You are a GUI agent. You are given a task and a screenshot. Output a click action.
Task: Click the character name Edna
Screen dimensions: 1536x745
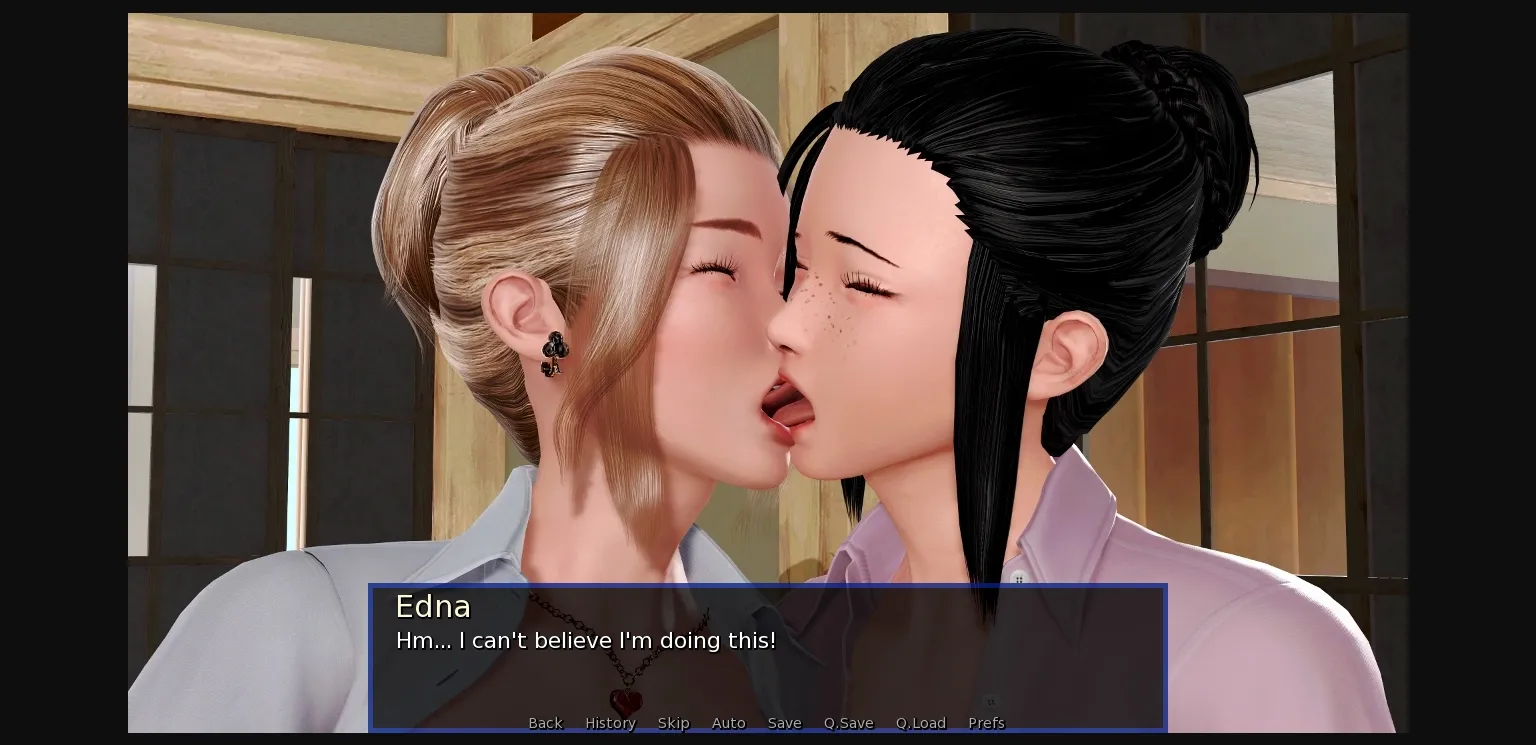click(433, 606)
